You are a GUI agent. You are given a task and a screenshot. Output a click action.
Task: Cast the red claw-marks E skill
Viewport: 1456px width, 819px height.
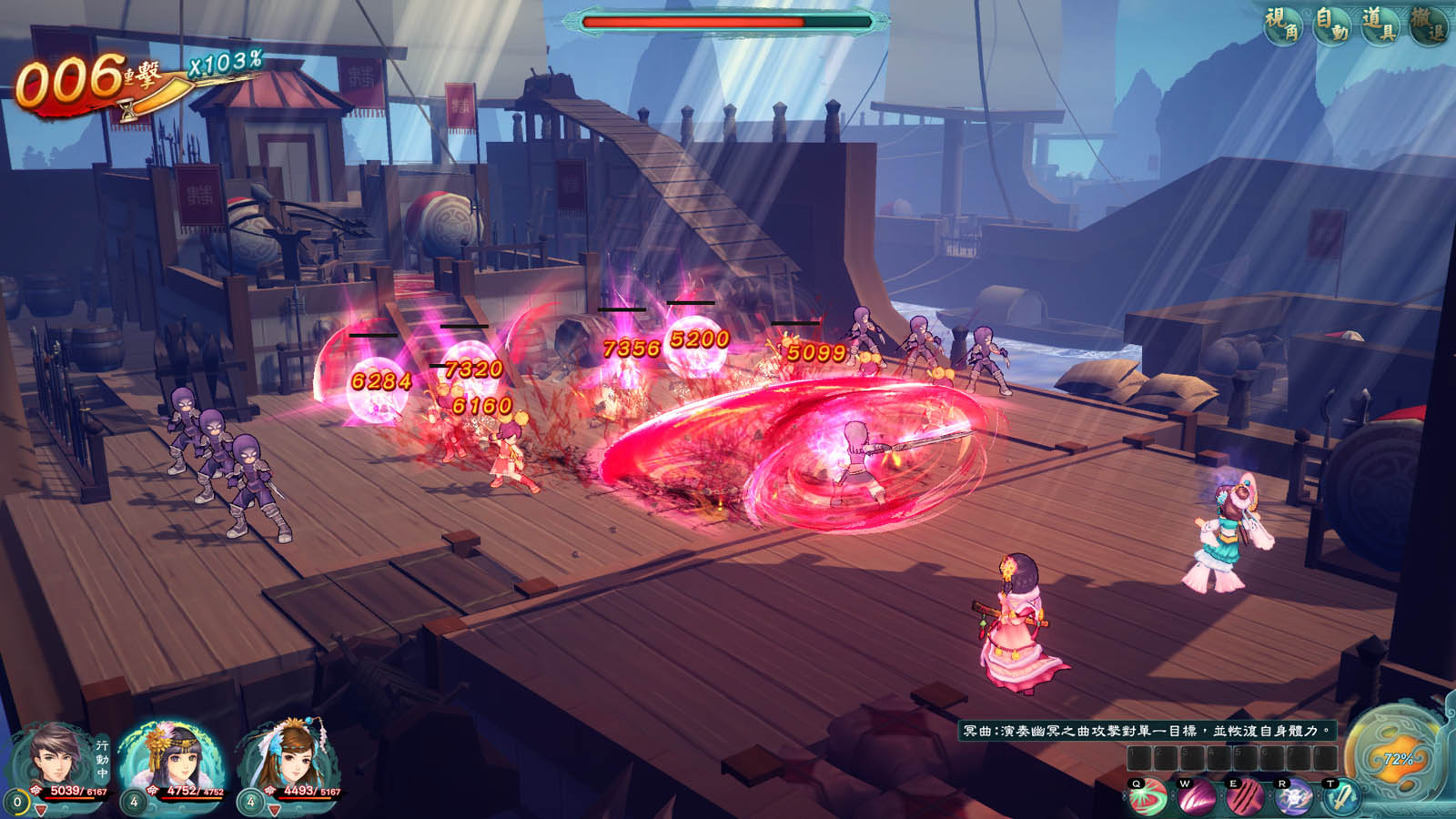click(1245, 799)
